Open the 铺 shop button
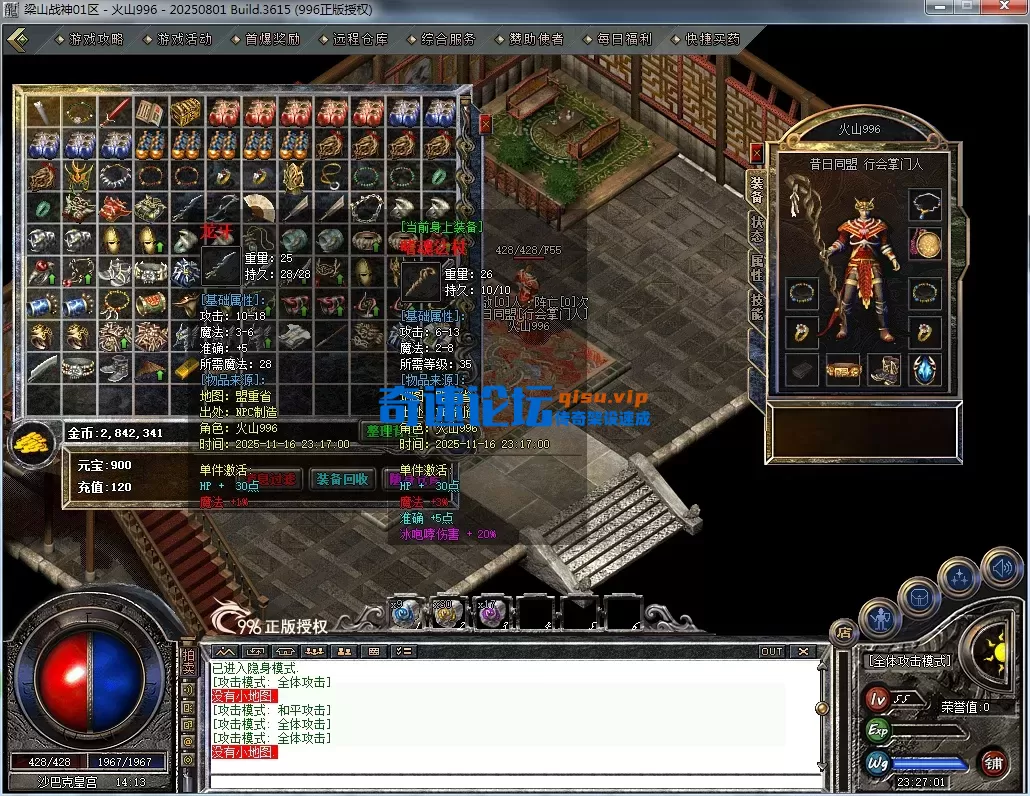This screenshot has width=1030, height=796. pyautogui.click(x=993, y=762)
